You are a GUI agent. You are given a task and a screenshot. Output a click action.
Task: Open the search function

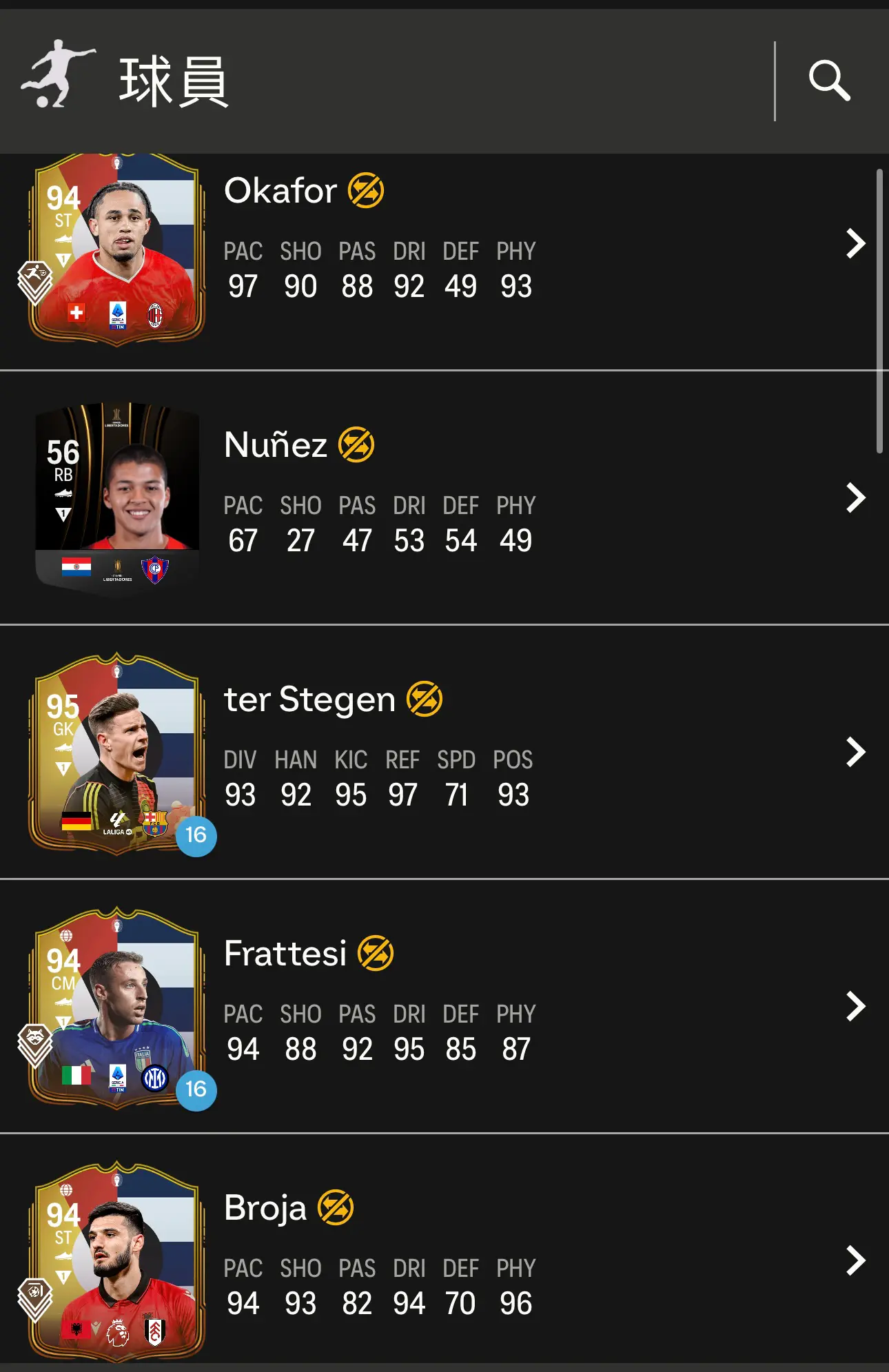coord(831,81)
